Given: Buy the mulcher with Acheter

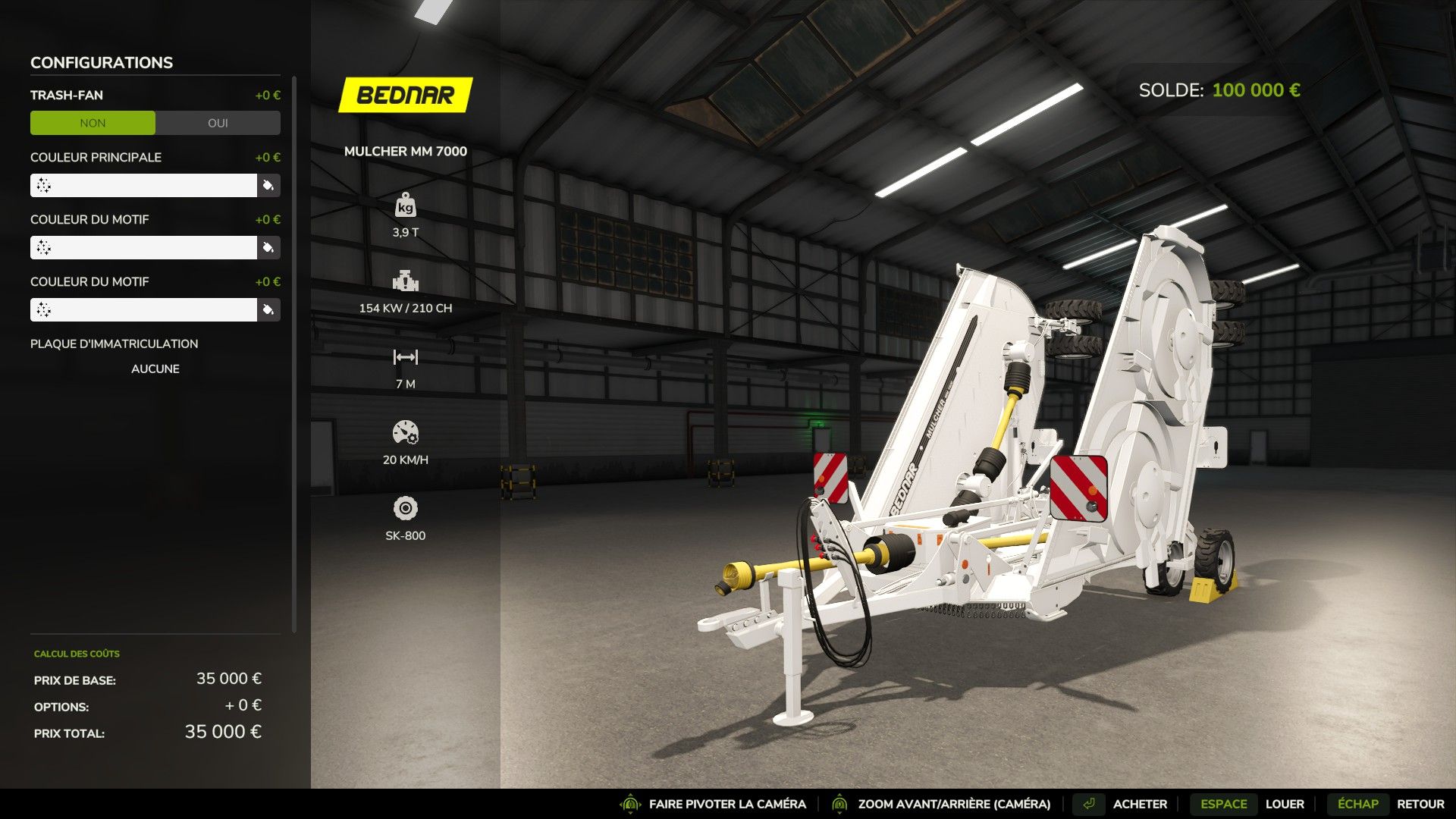Looking at the screenshot, I should (x=1139, y=804).
